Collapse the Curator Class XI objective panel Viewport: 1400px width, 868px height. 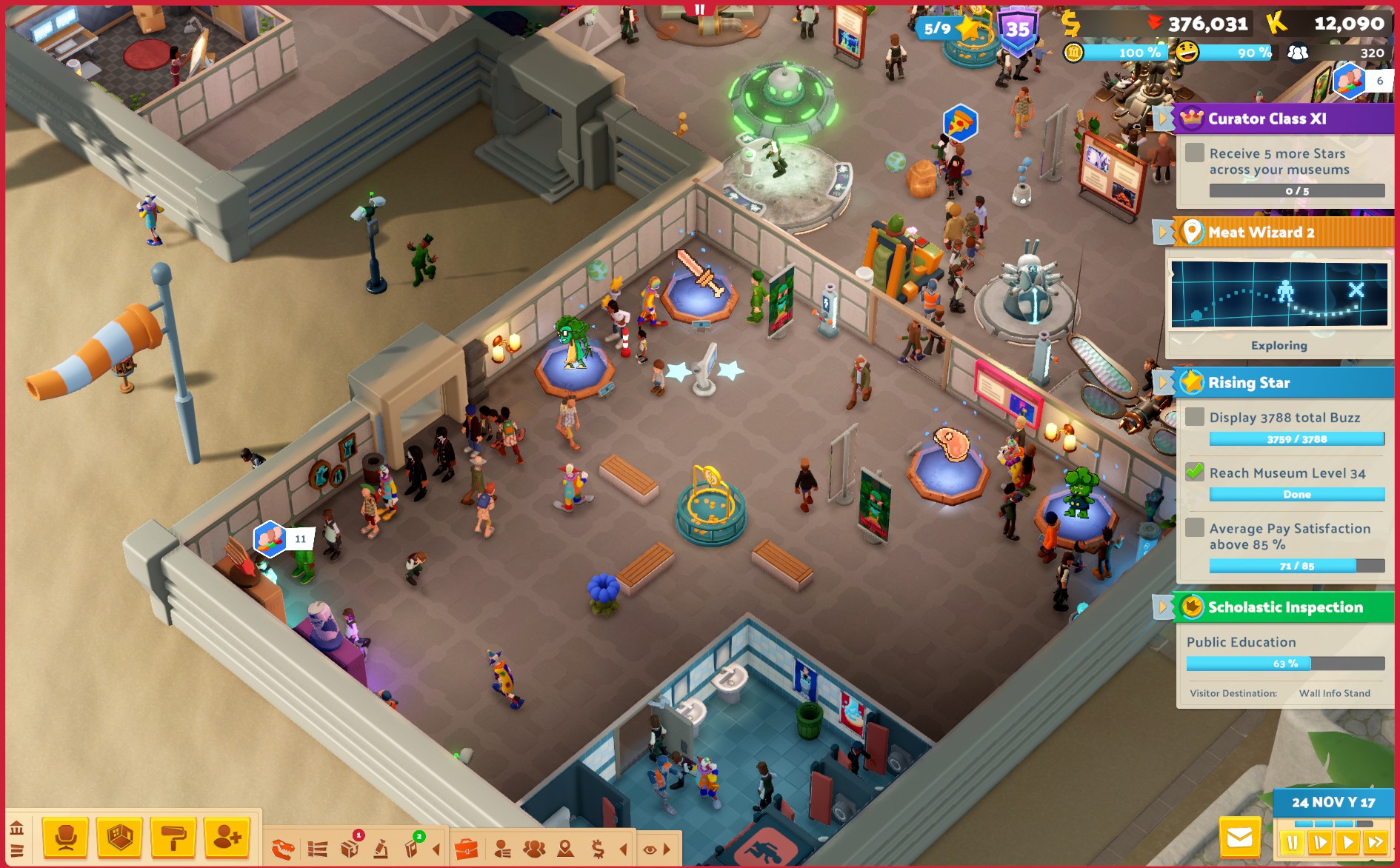(x=1163, y=118)
